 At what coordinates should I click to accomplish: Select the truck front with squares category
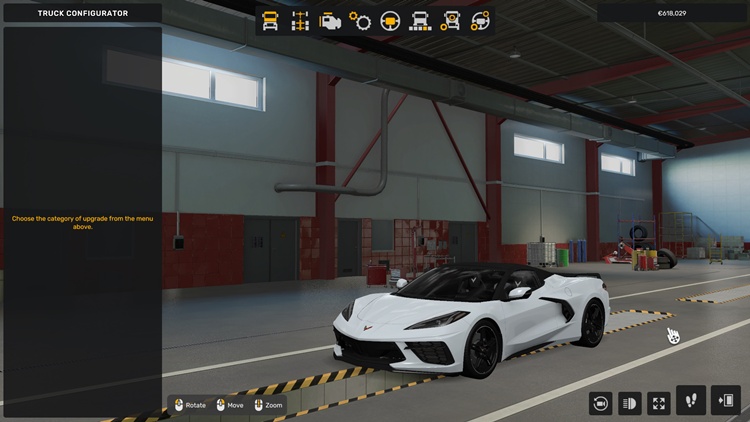420,20
